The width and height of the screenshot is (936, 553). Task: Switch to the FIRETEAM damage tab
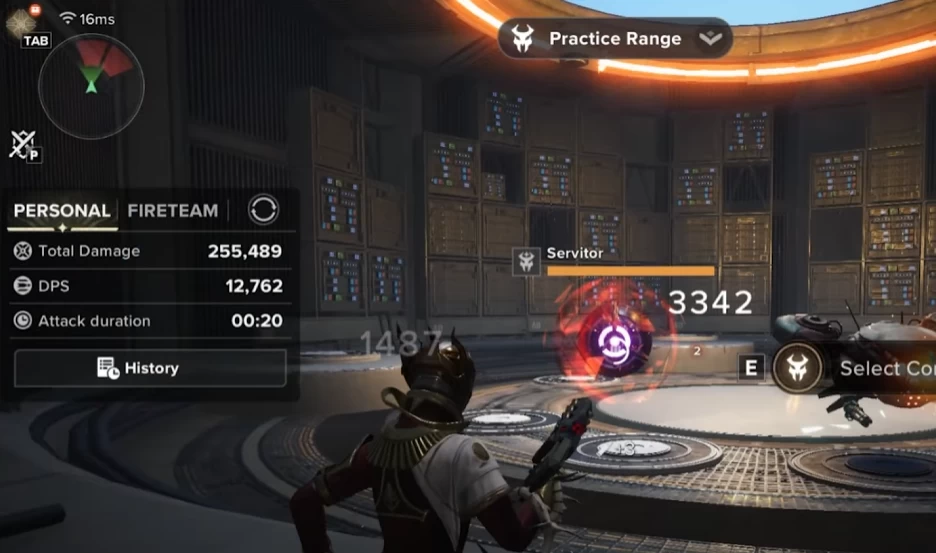[172, 210]
